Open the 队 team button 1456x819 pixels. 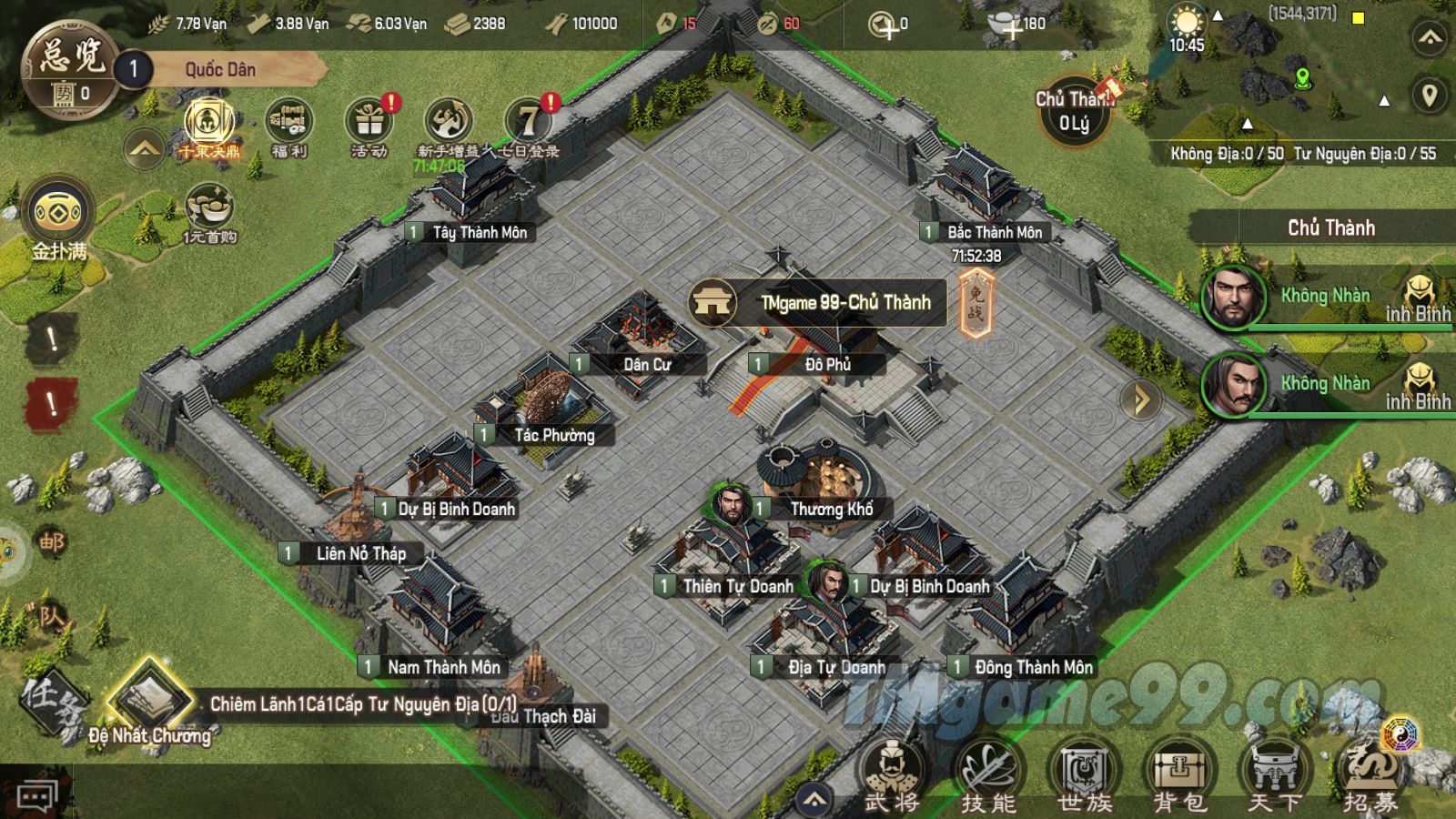52,618
